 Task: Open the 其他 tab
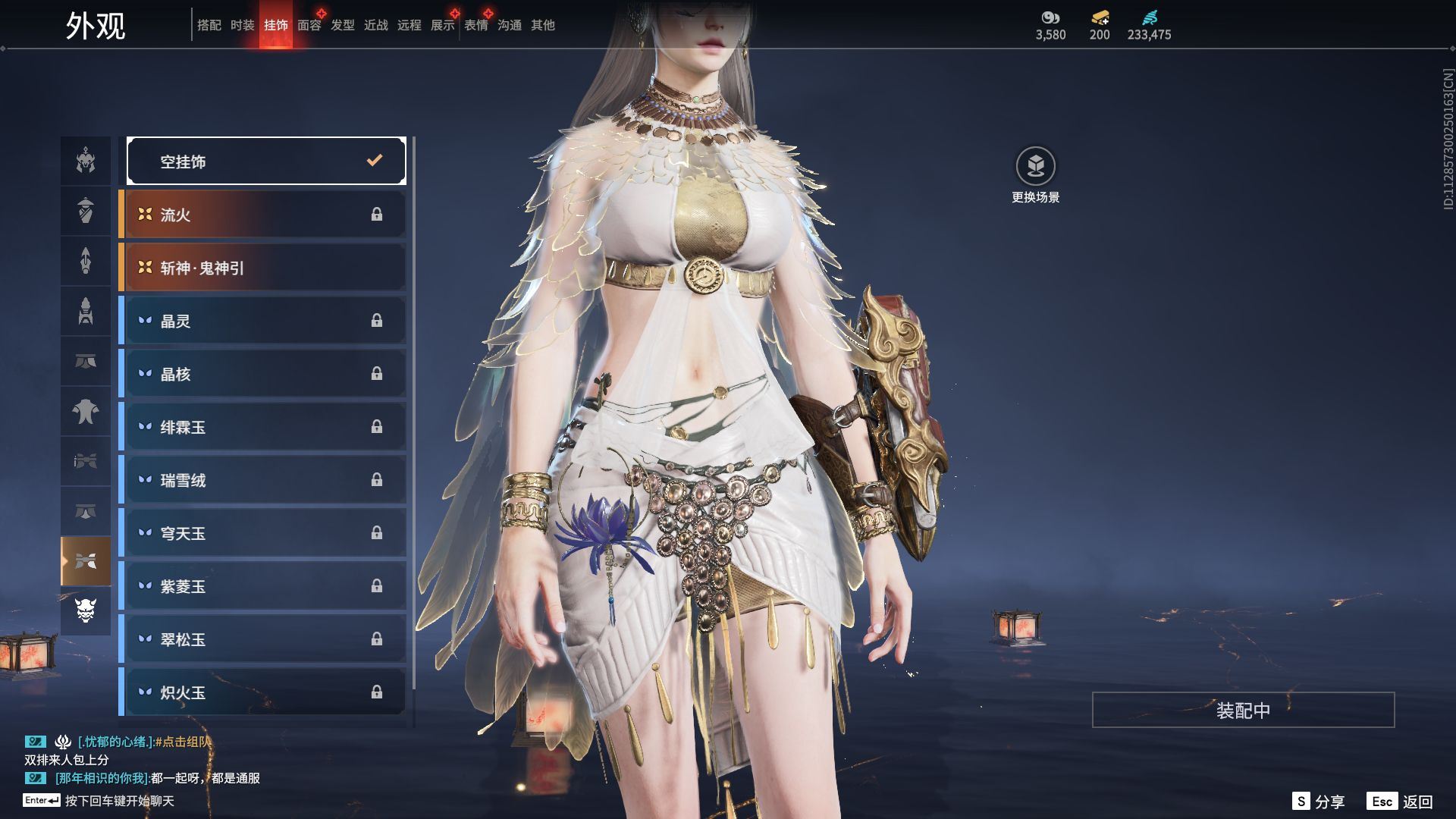pyautogui.click(x=543, y=25)
